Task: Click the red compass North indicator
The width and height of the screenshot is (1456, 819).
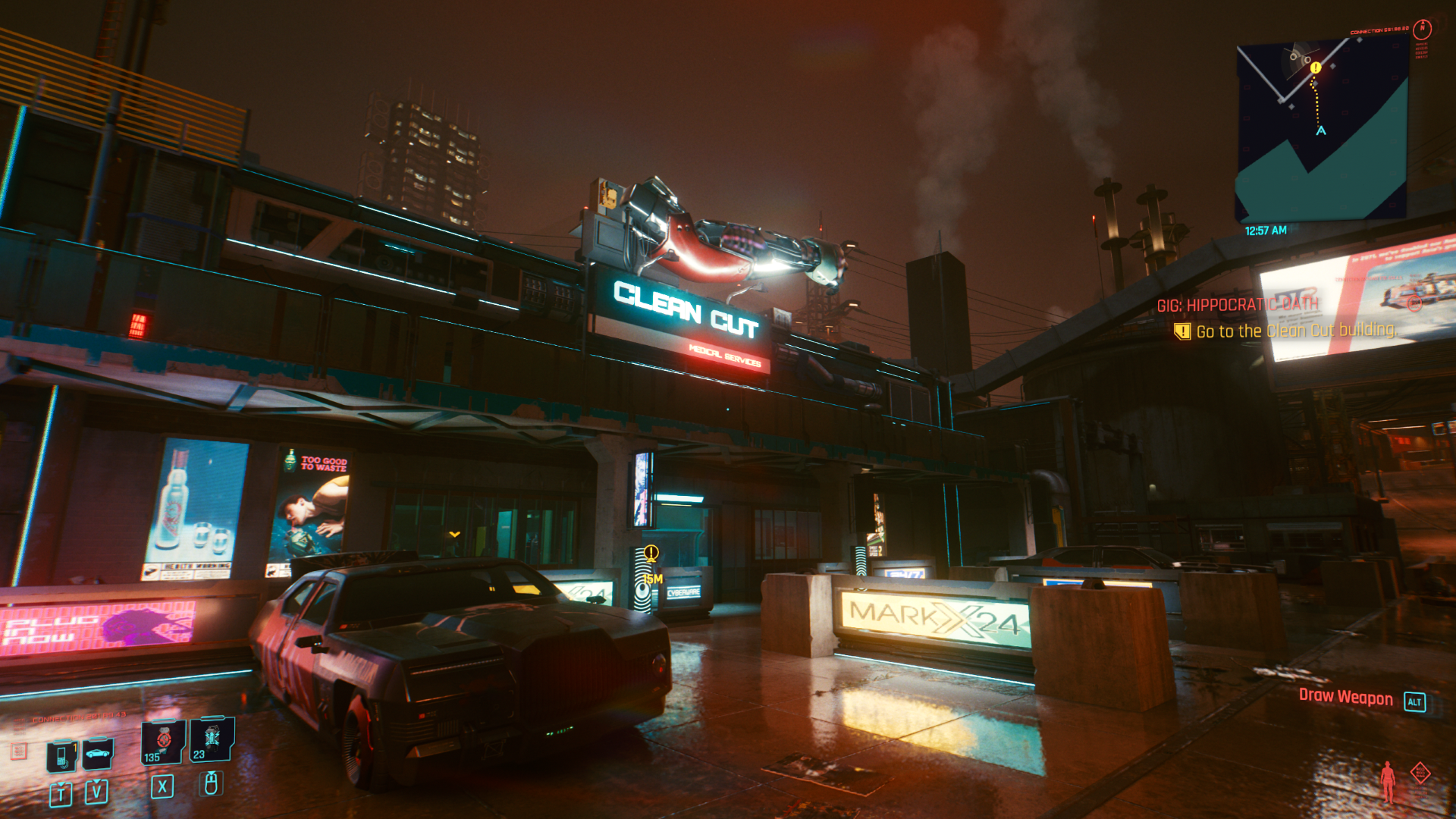Action: (1422, 28)
